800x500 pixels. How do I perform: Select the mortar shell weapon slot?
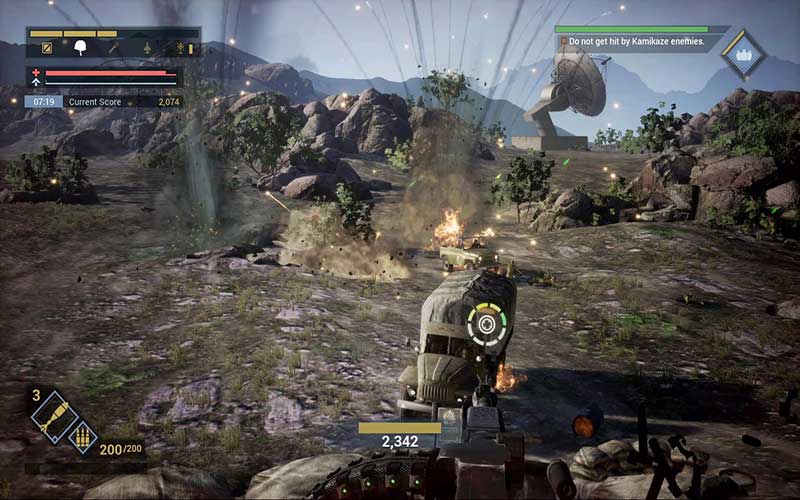[54, 416]
